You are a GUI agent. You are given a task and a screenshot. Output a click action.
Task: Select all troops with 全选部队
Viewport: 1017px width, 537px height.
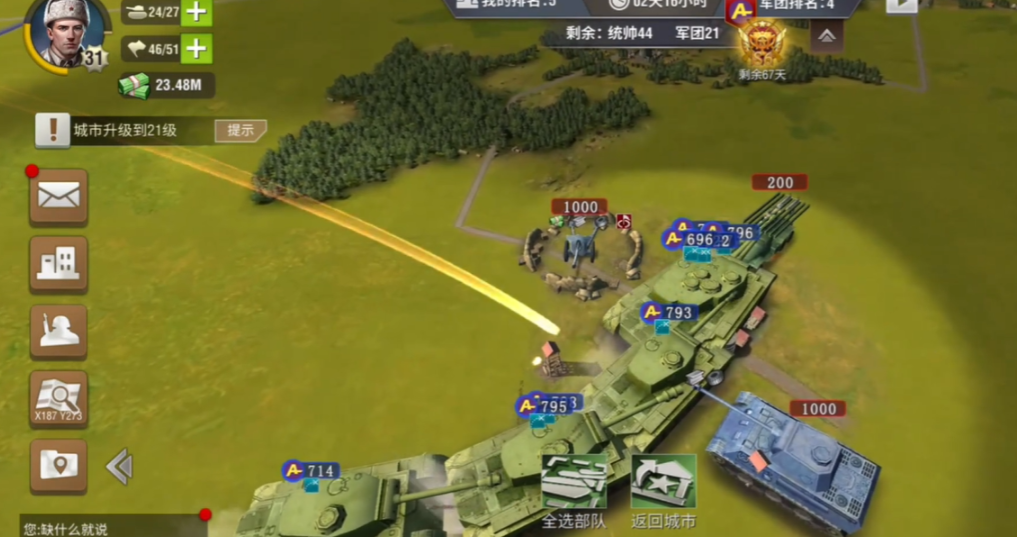click(x=574, y=492)
